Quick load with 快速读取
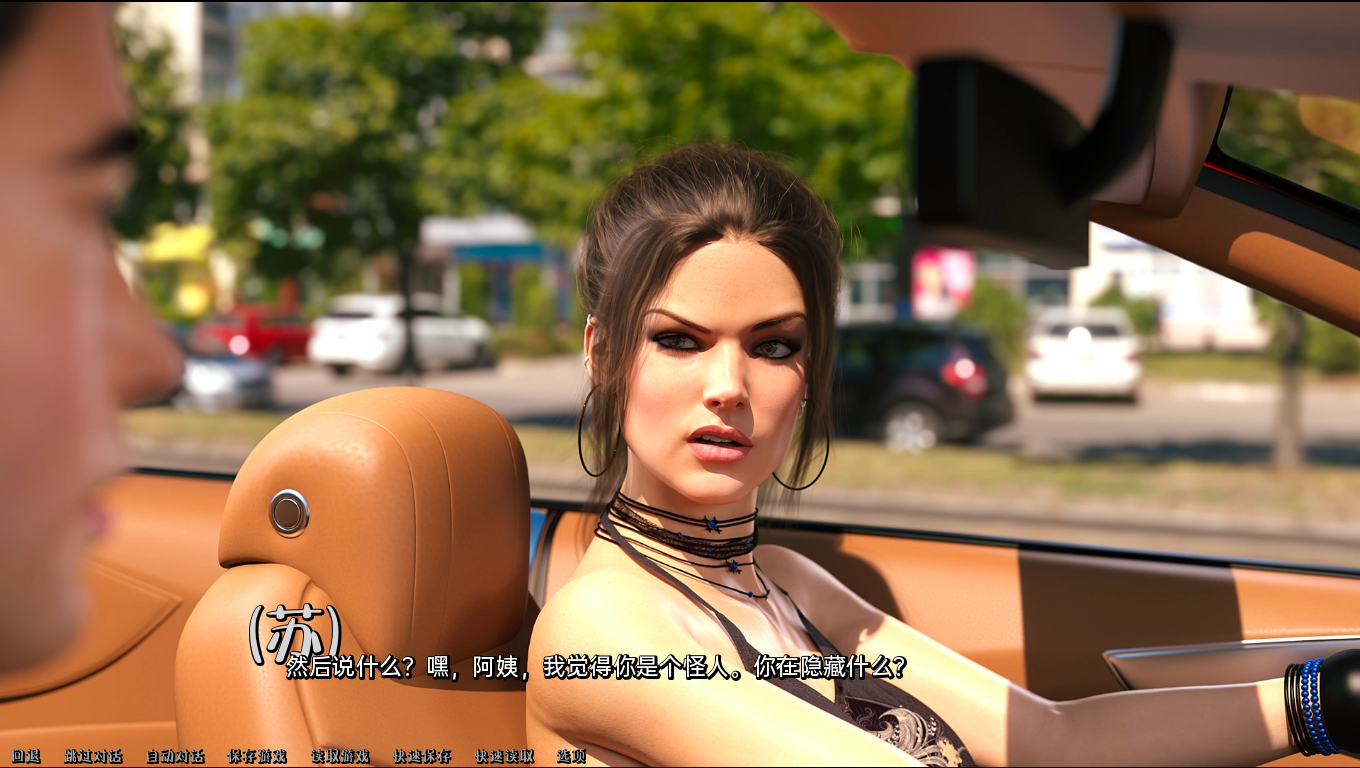Viewport: 1360px width, 768px height. 504,756
